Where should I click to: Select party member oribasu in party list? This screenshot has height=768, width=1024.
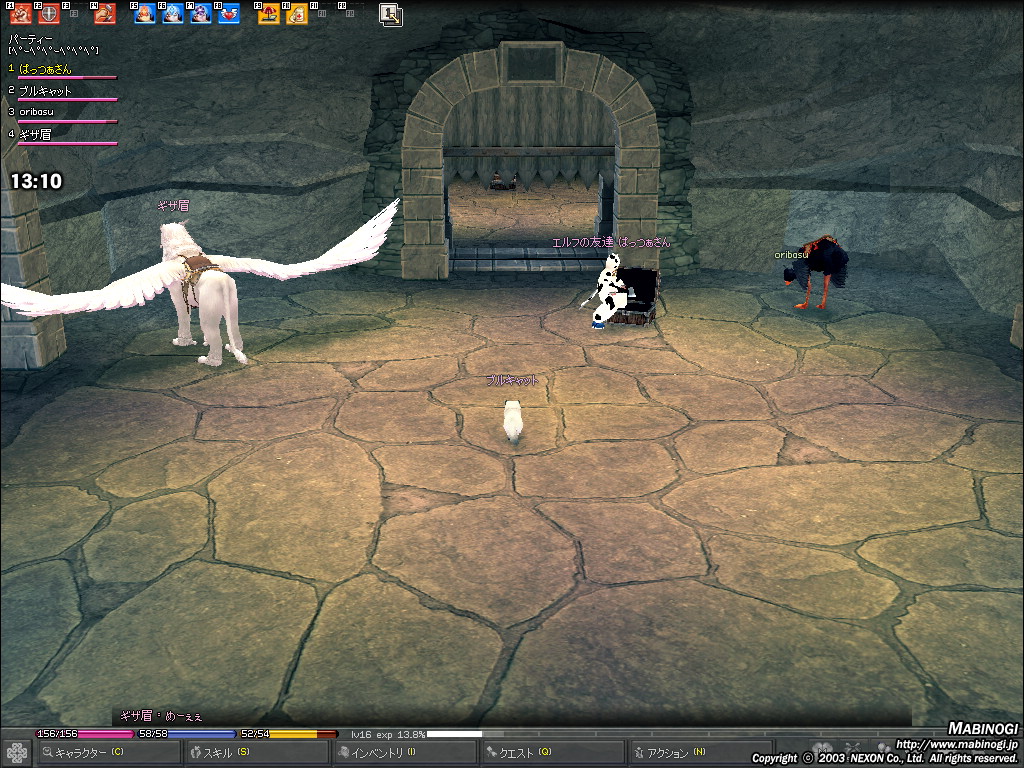pos(40,112)
